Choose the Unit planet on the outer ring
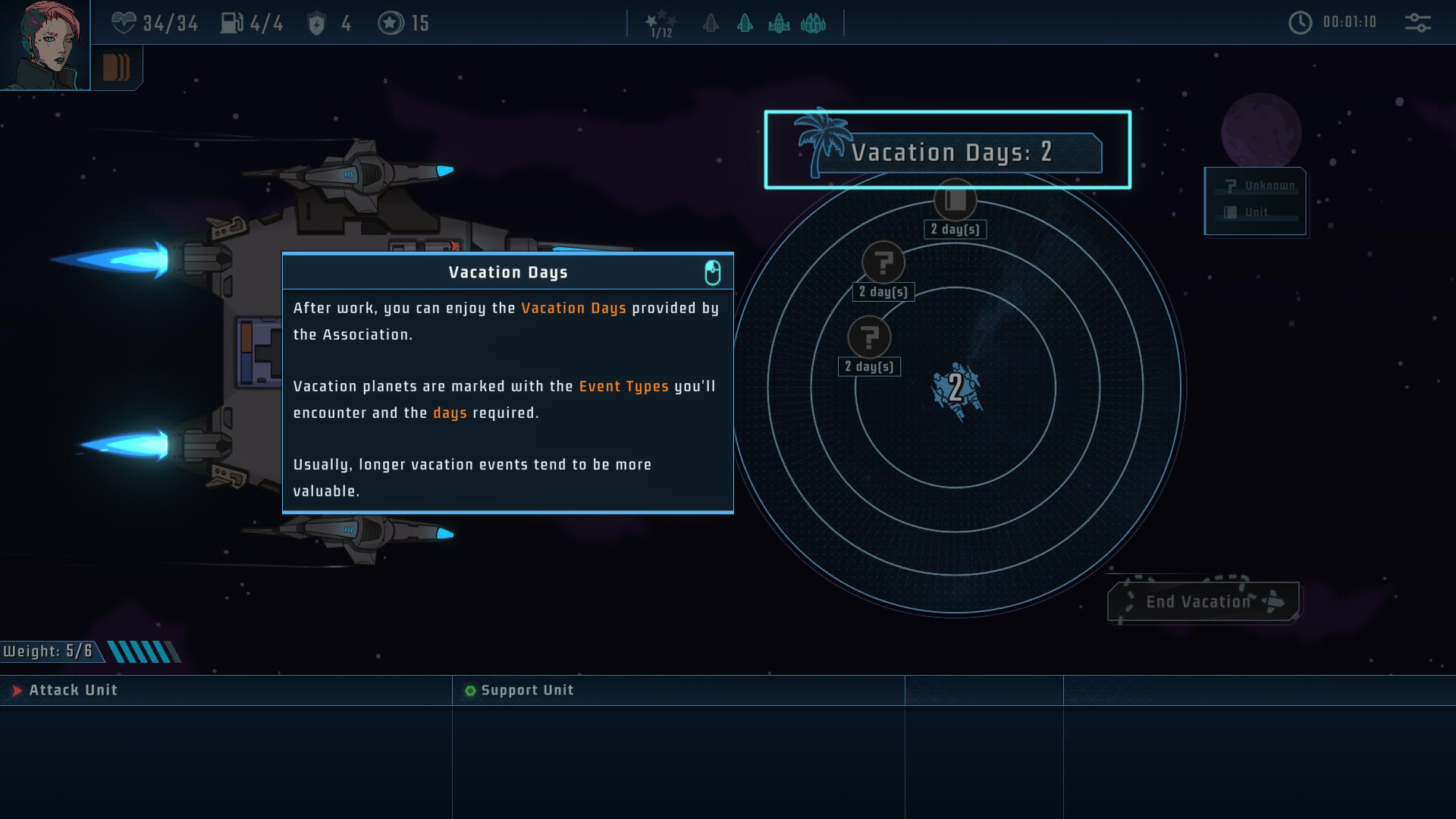1456x819 pixels. click(955, 200)
